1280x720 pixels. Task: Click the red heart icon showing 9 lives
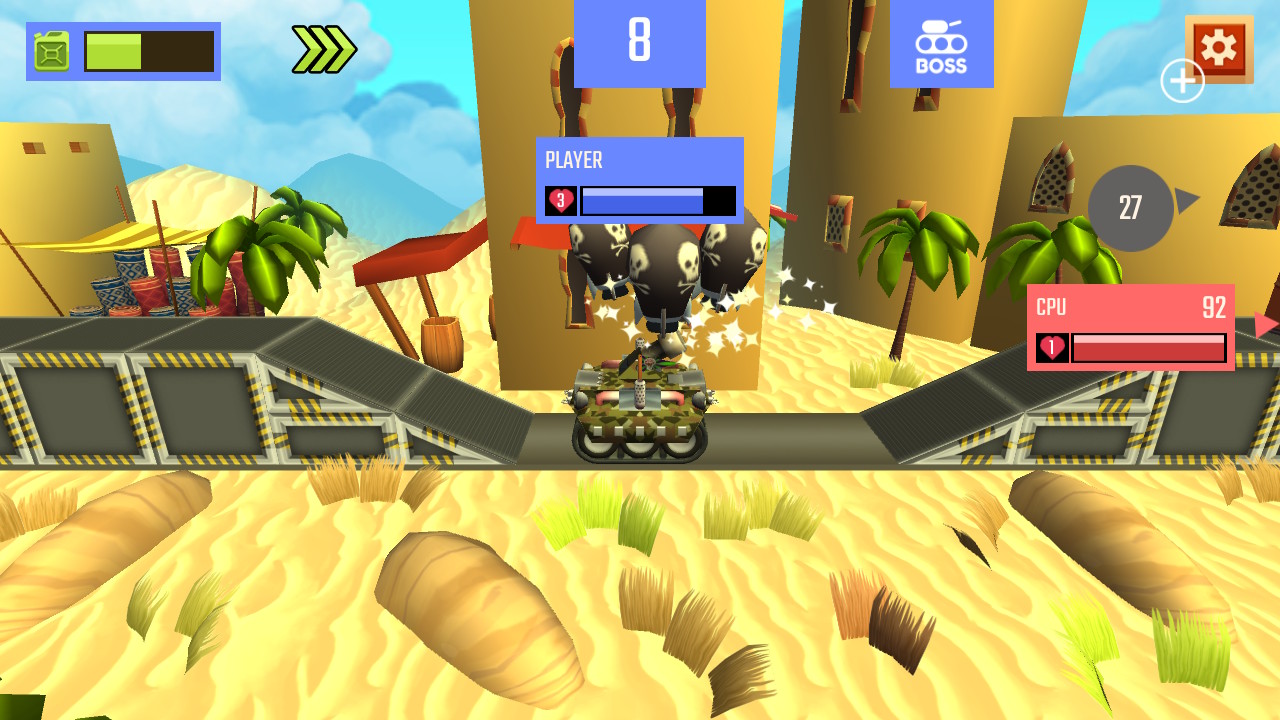[560, 200]
